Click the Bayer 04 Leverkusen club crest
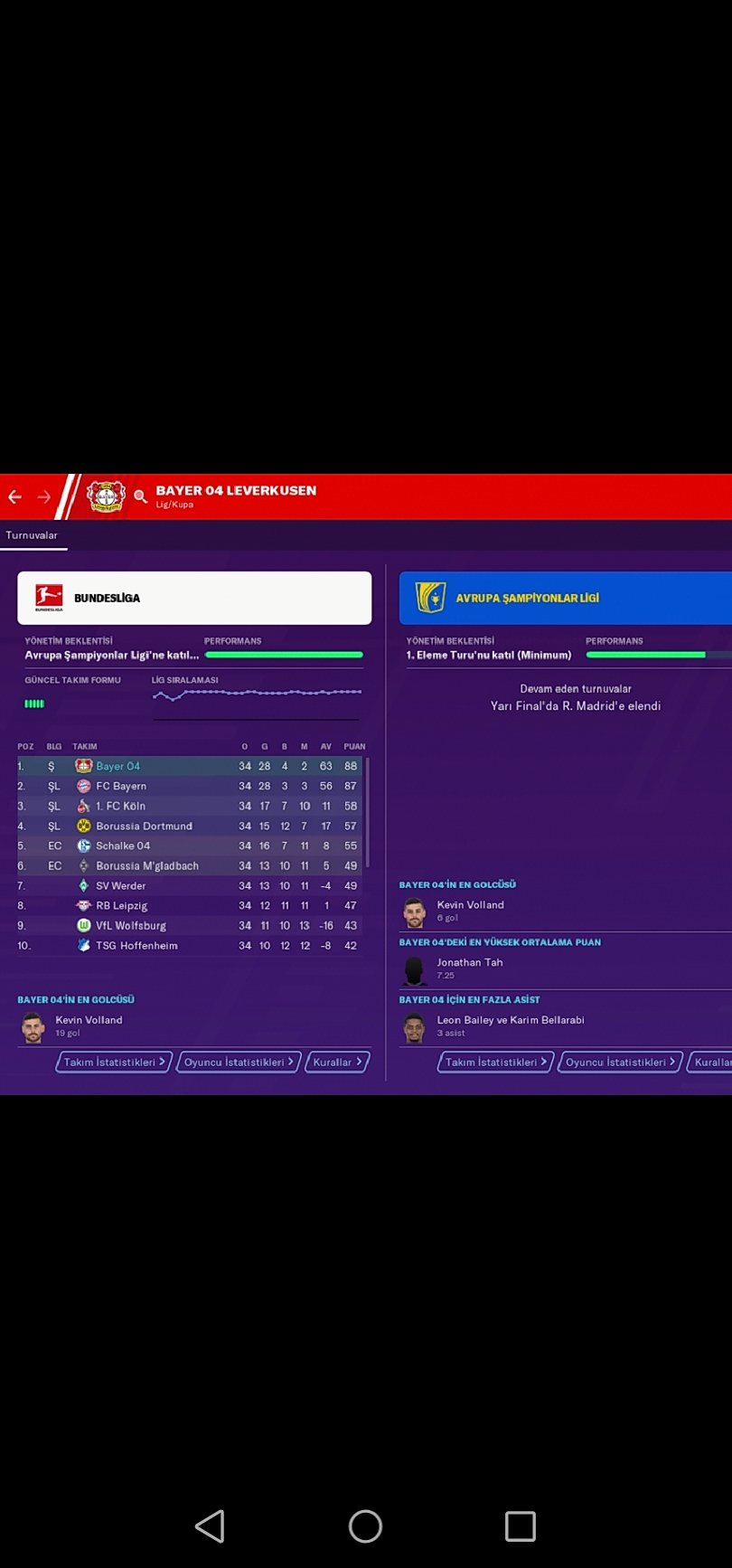Screen dimensions: 732x1568 [105, 496]
